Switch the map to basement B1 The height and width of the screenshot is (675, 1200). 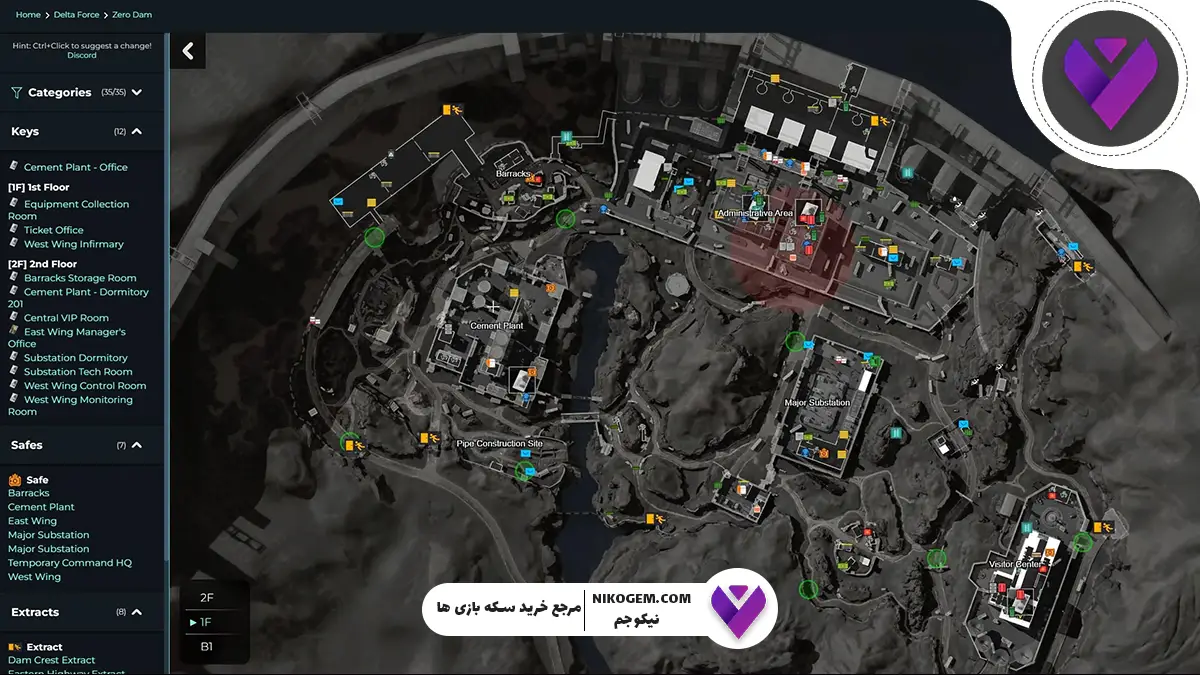(207, 646)
